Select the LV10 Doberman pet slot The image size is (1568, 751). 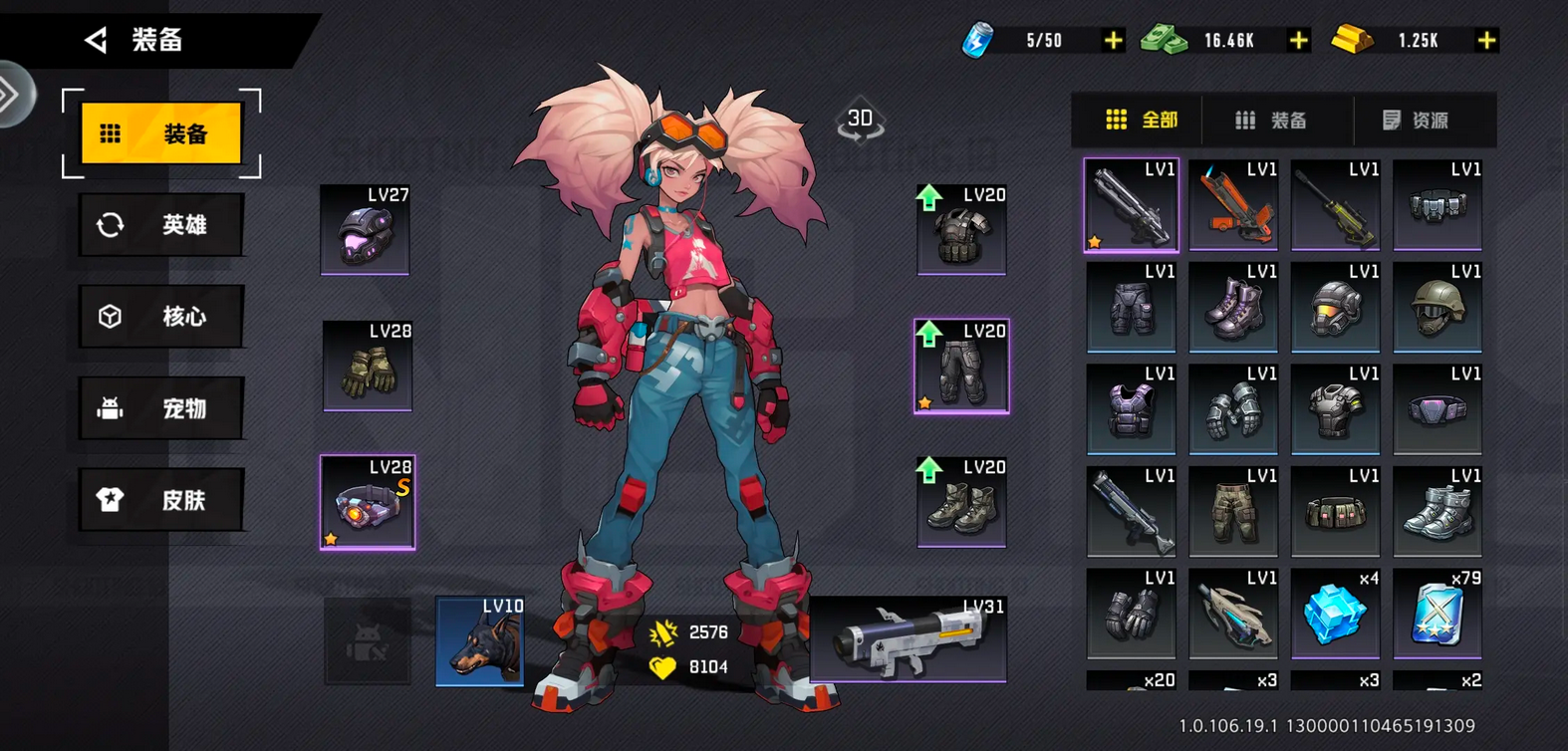480,641
